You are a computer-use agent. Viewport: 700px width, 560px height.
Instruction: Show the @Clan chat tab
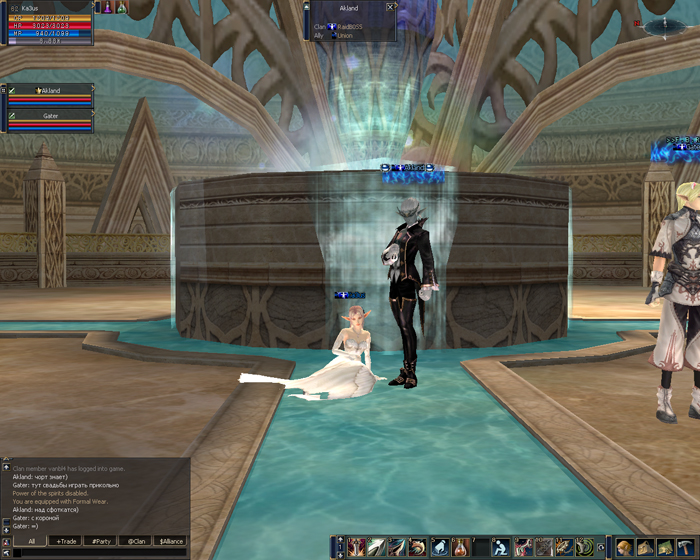(x=135, y=541)
